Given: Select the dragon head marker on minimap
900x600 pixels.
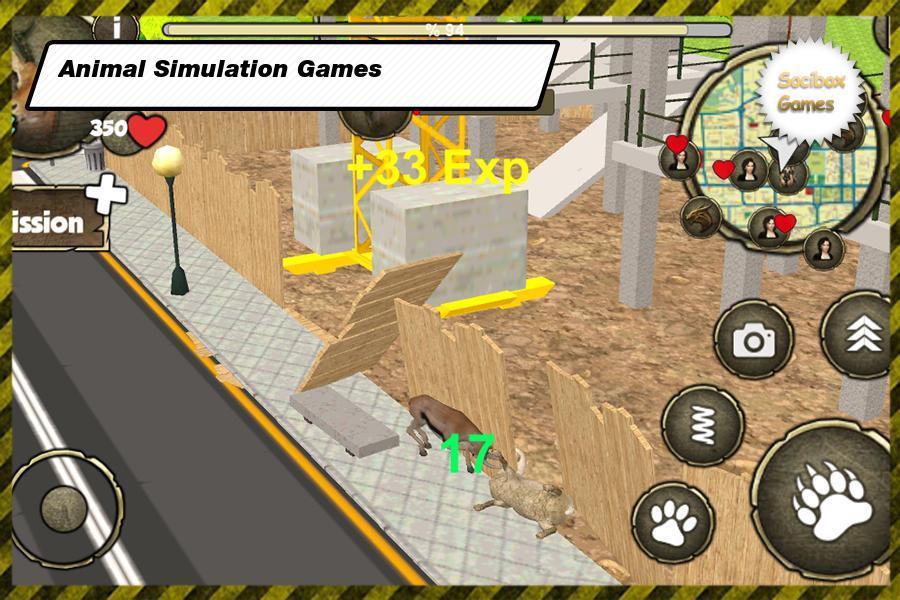Looking at the screenshot, I should pyautogui.click(x=701, y=215).
